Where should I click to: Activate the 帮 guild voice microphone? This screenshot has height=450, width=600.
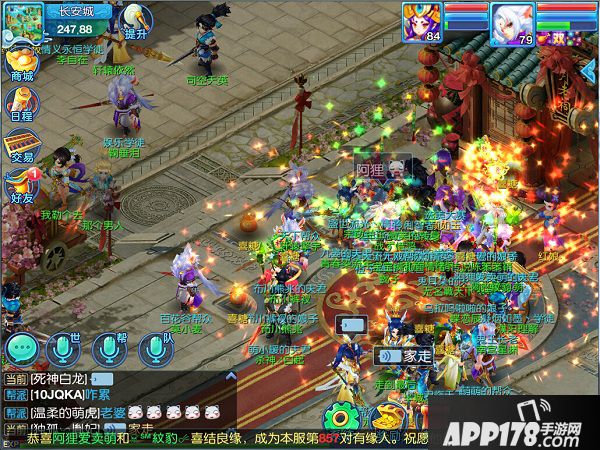108,347
